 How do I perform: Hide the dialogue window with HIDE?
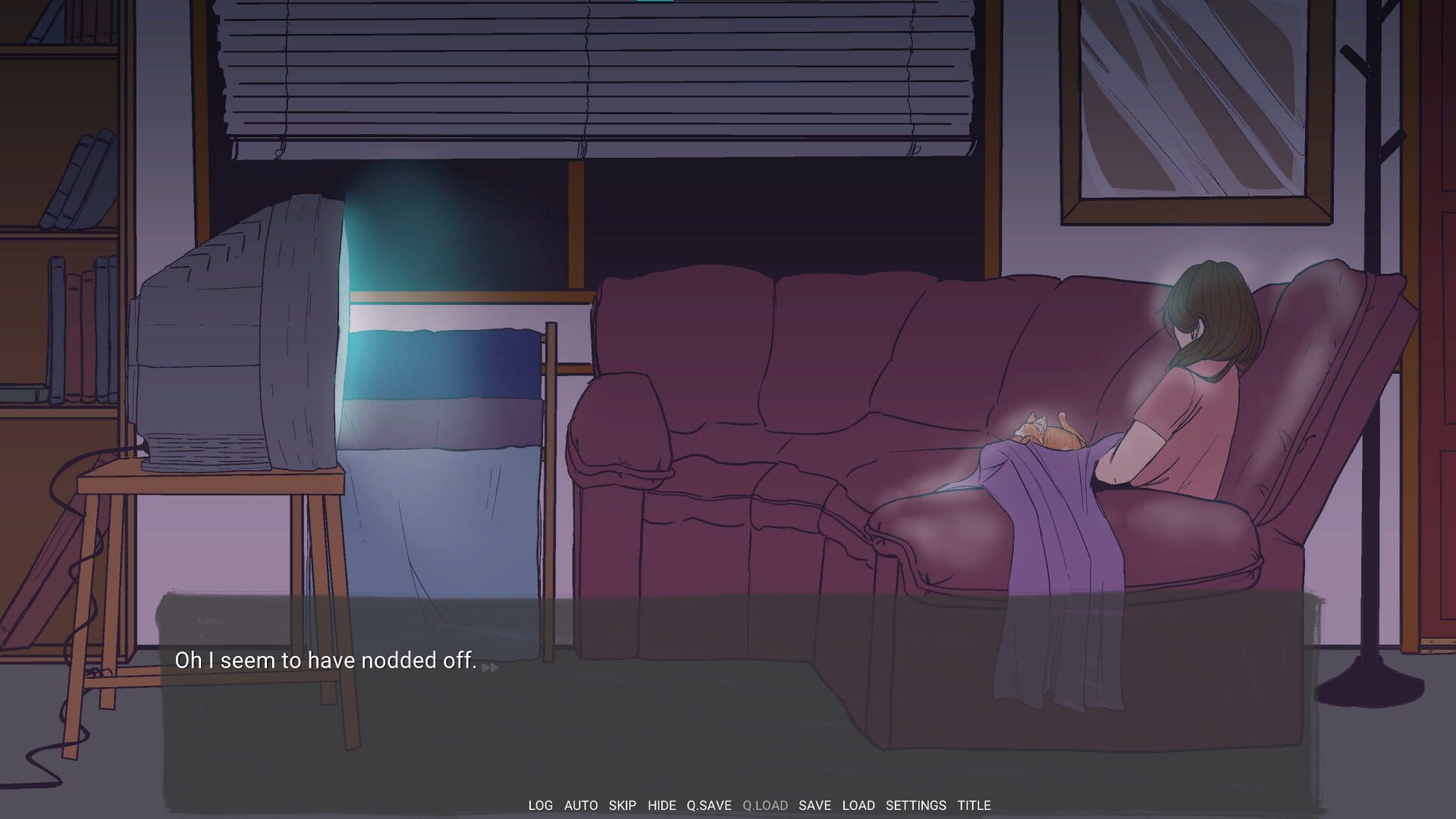click(x=661, y=805)
